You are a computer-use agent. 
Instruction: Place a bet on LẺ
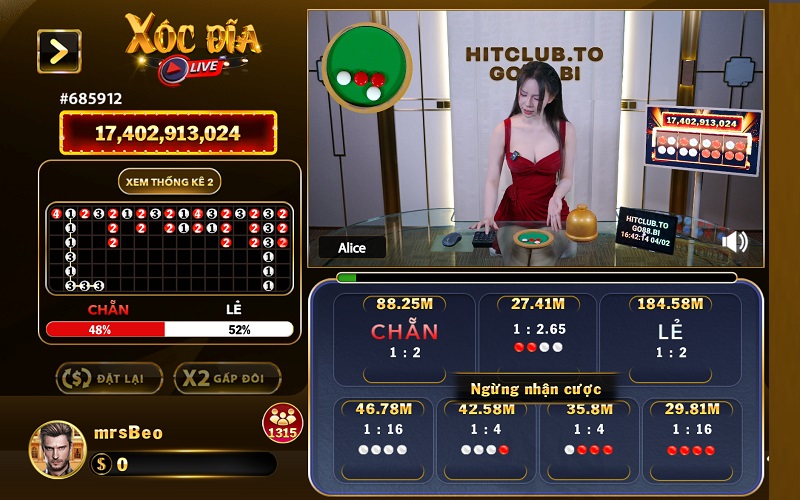670,339
